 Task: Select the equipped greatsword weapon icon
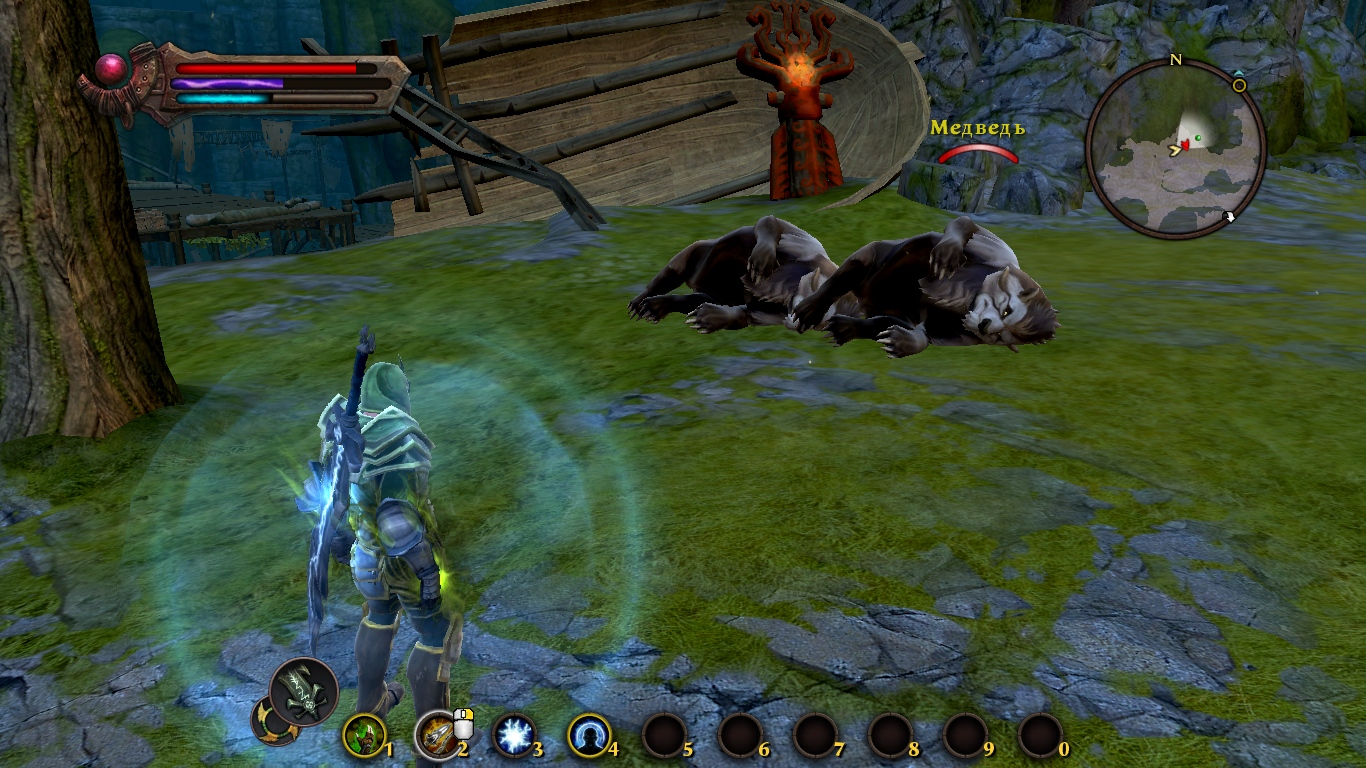tap(304, 690)
